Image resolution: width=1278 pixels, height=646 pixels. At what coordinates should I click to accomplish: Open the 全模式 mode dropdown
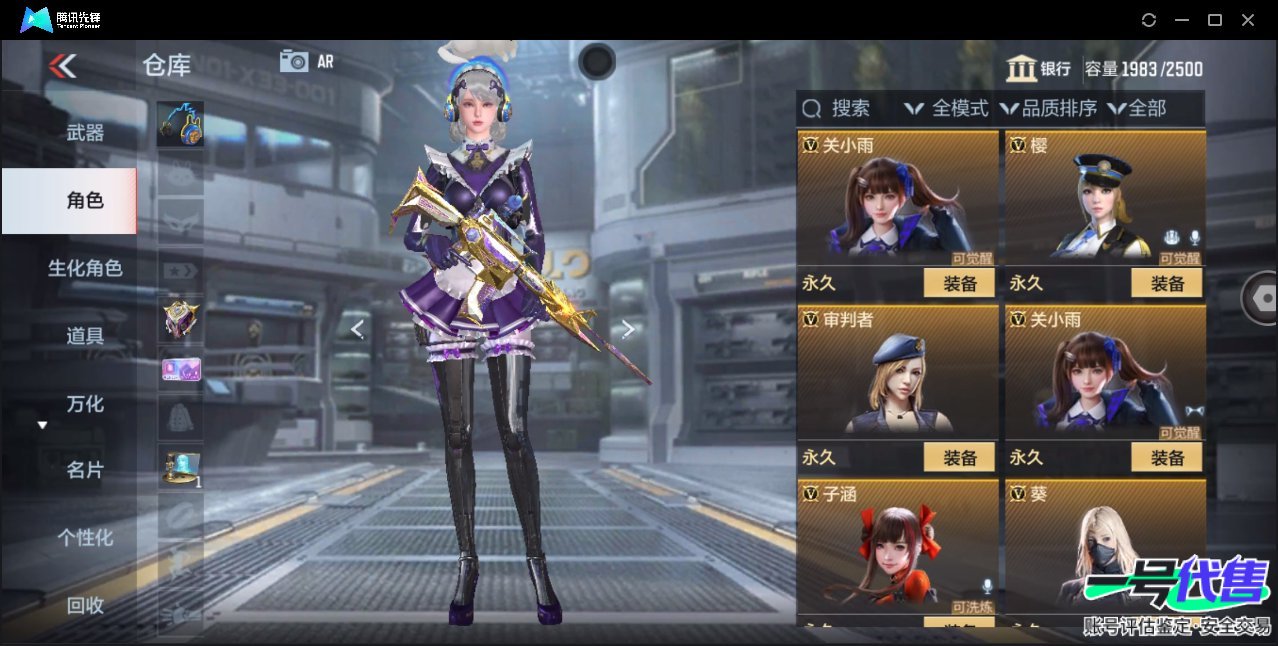coord(946,108)
